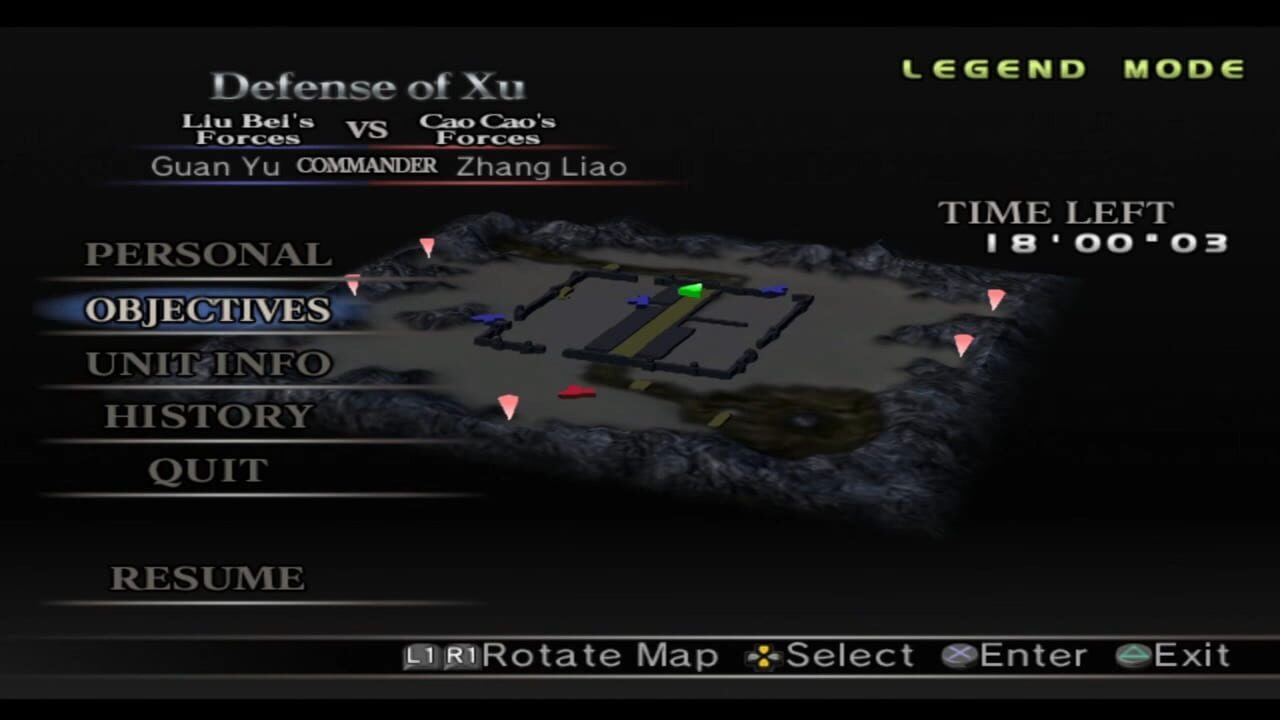Open the HISTORY menu entry

click(207, 416)
